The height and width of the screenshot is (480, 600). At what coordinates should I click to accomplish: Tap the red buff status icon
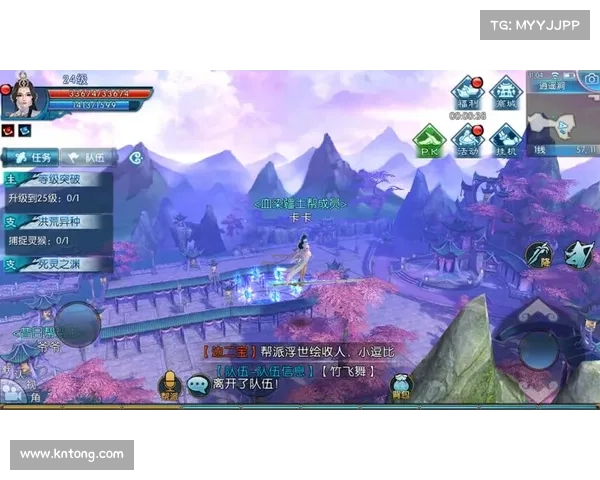click(x=8, y=130)
